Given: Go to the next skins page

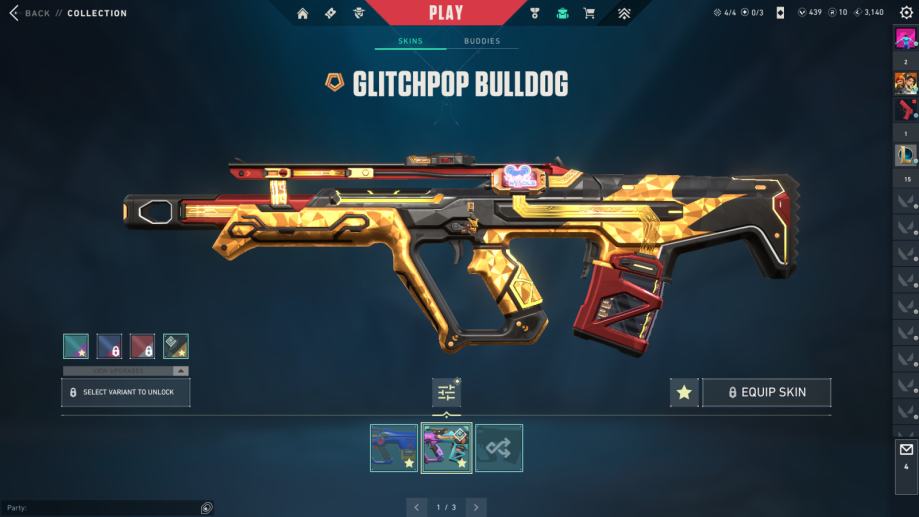Looking at the screenshot, I should click(476, 507).
